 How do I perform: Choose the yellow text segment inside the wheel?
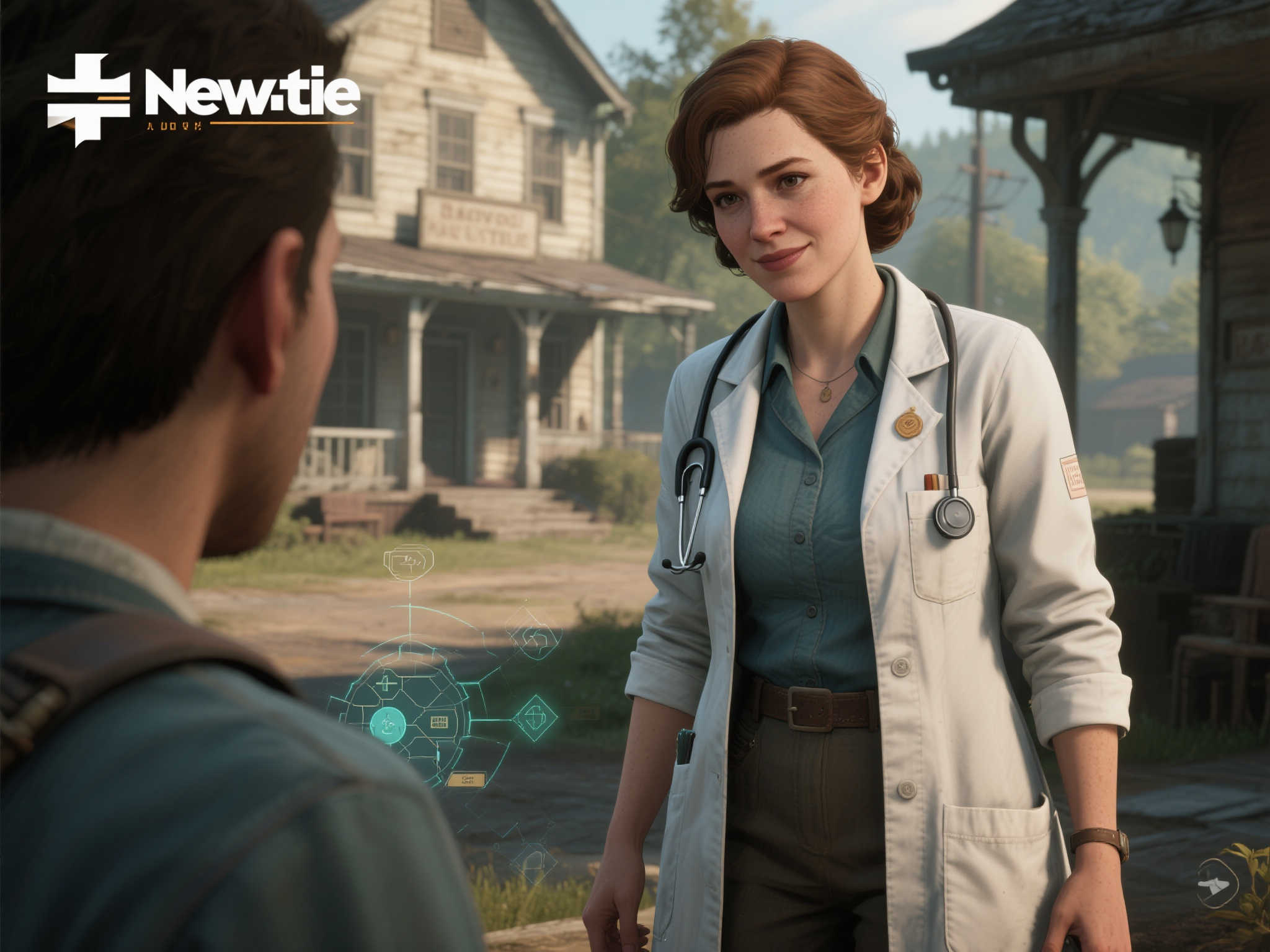[x=439, y=721]
